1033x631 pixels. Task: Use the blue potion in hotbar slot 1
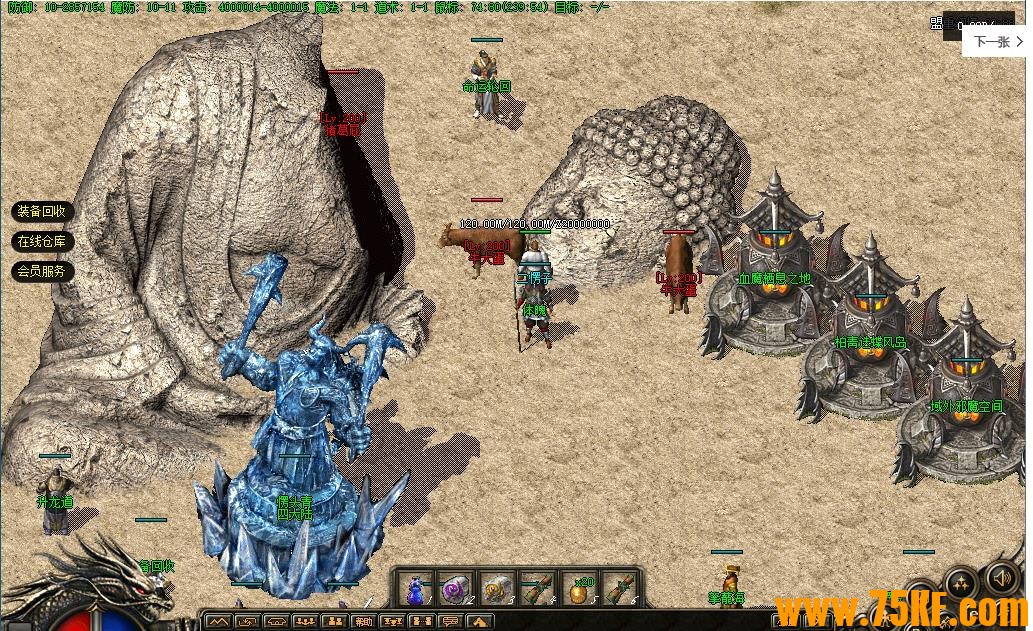(x=415, y=589)
